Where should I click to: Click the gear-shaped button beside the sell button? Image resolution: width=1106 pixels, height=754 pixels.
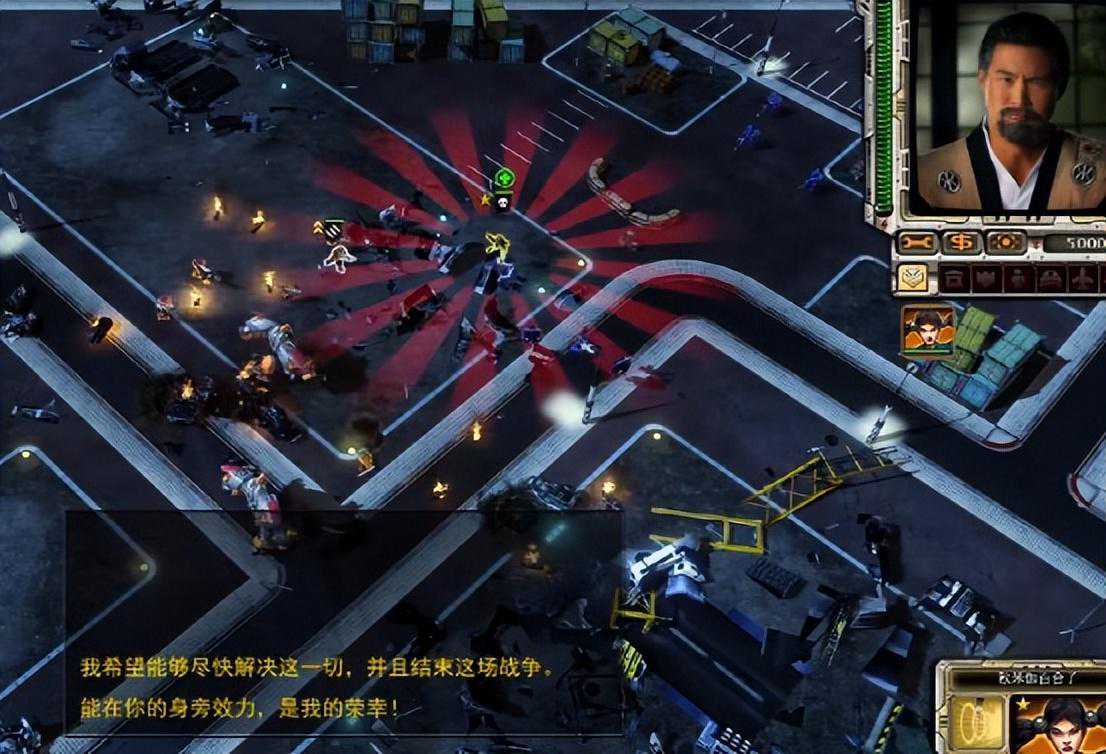pos(1006,242)
